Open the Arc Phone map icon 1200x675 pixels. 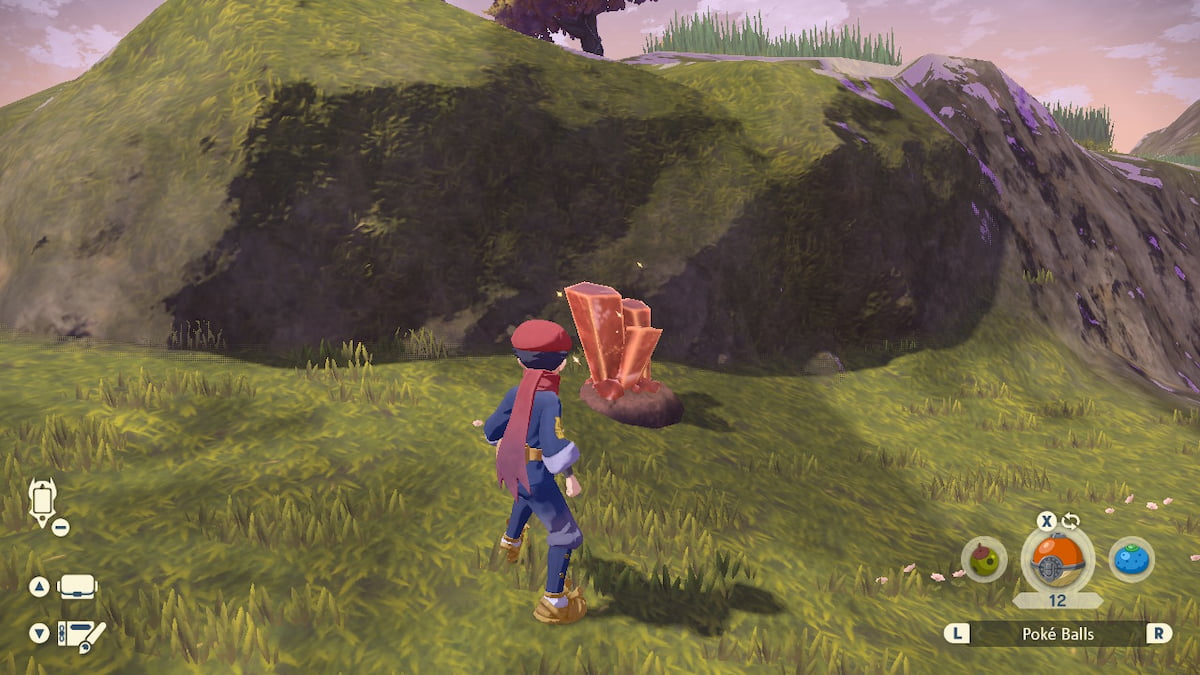43,500
